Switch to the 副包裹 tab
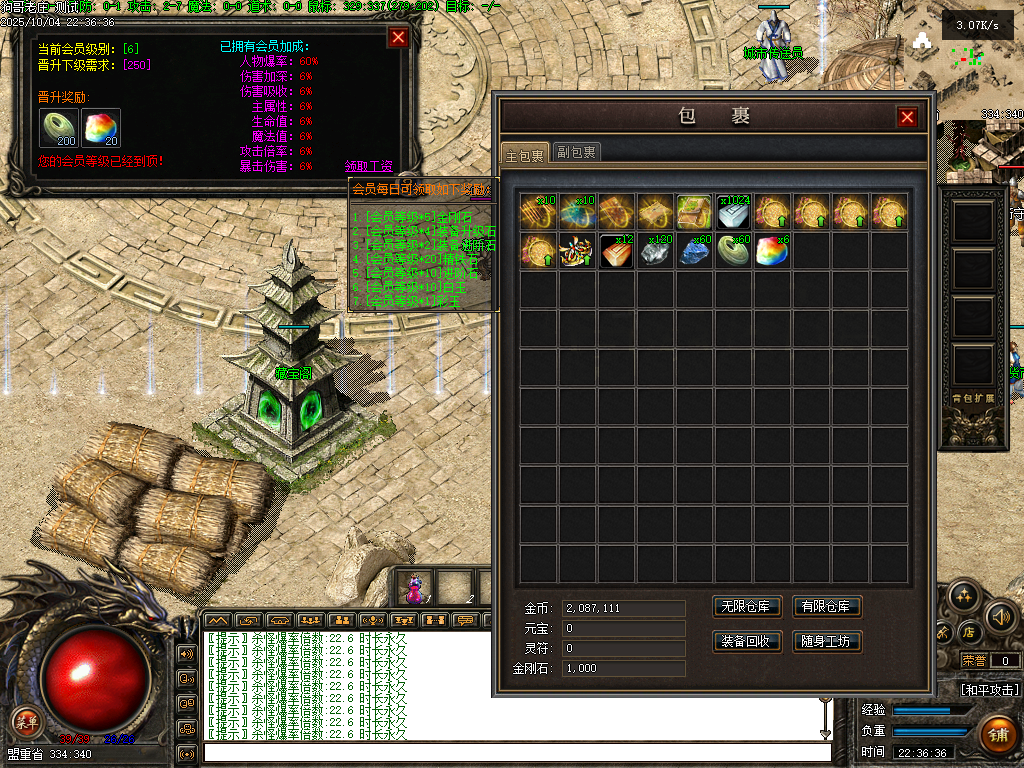Screen dimensions: 1024x768 coord(577,152)
